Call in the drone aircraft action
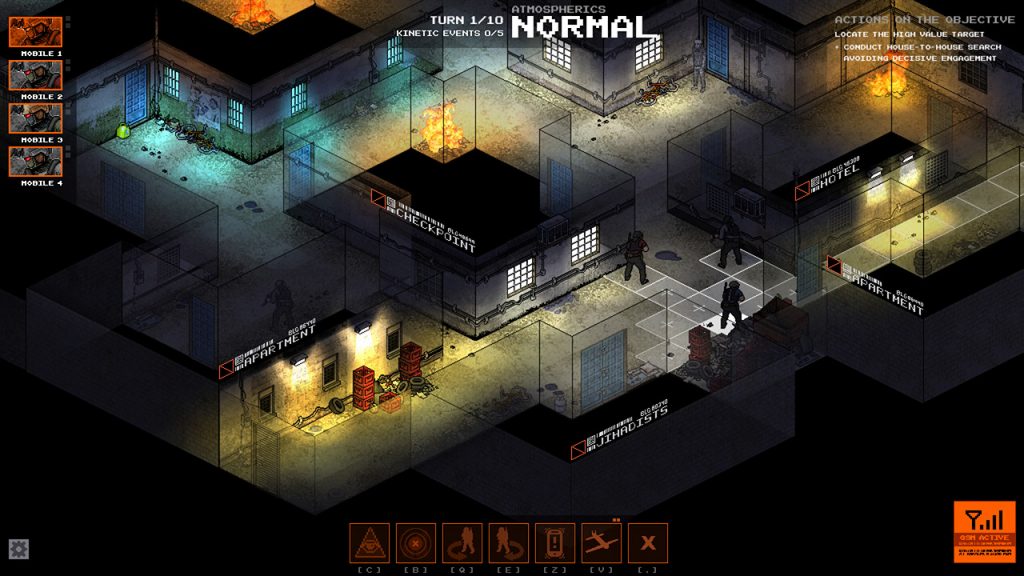Viewport: 1024px width, 576px height. pyautogui.click(x=601, y=543)
